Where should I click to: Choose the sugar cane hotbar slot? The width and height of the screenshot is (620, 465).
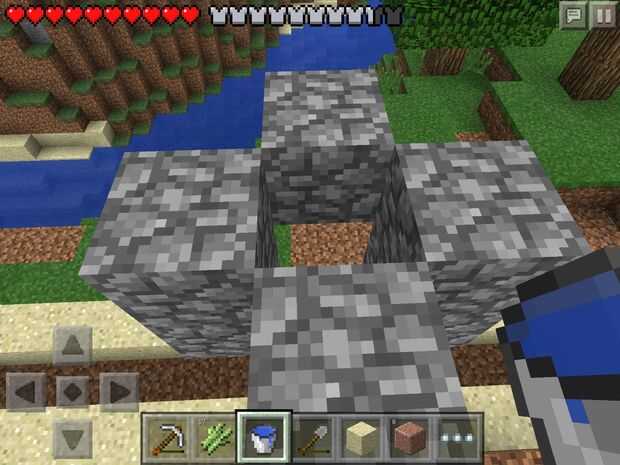point(215,437)
